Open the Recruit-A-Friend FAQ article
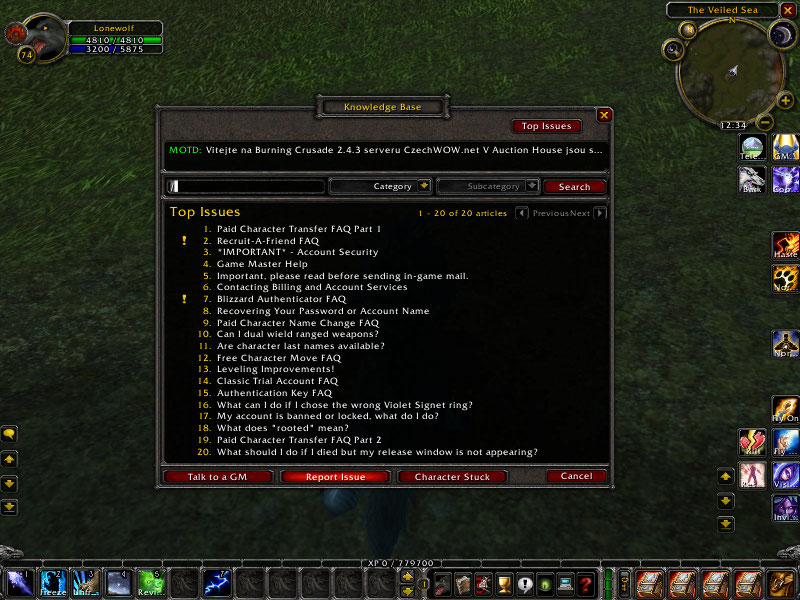This screenshot has width=800, height=600. pyautogui.click(x=267, y=241)
